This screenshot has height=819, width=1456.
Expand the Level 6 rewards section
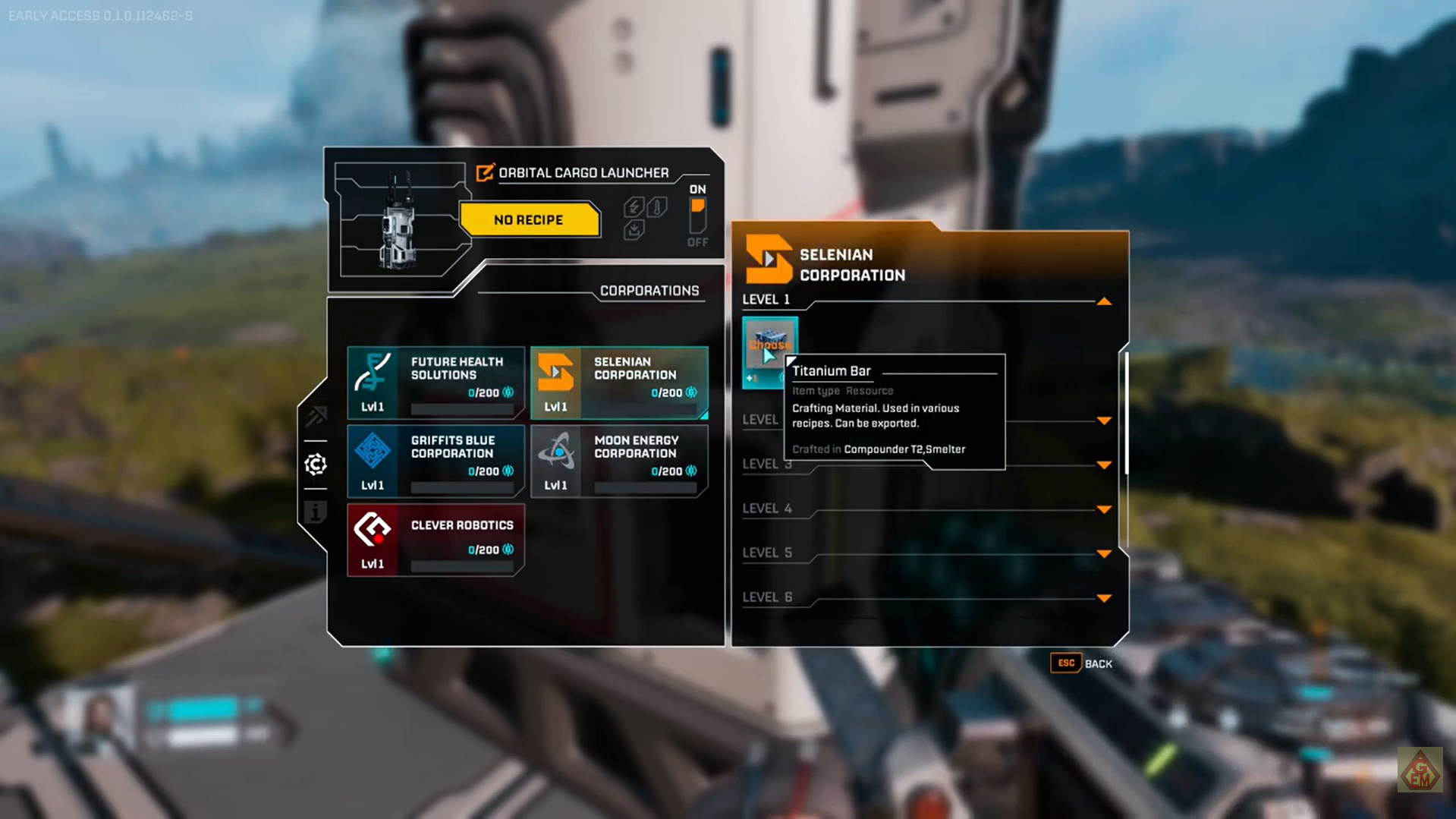click(x=1104, y=598)
